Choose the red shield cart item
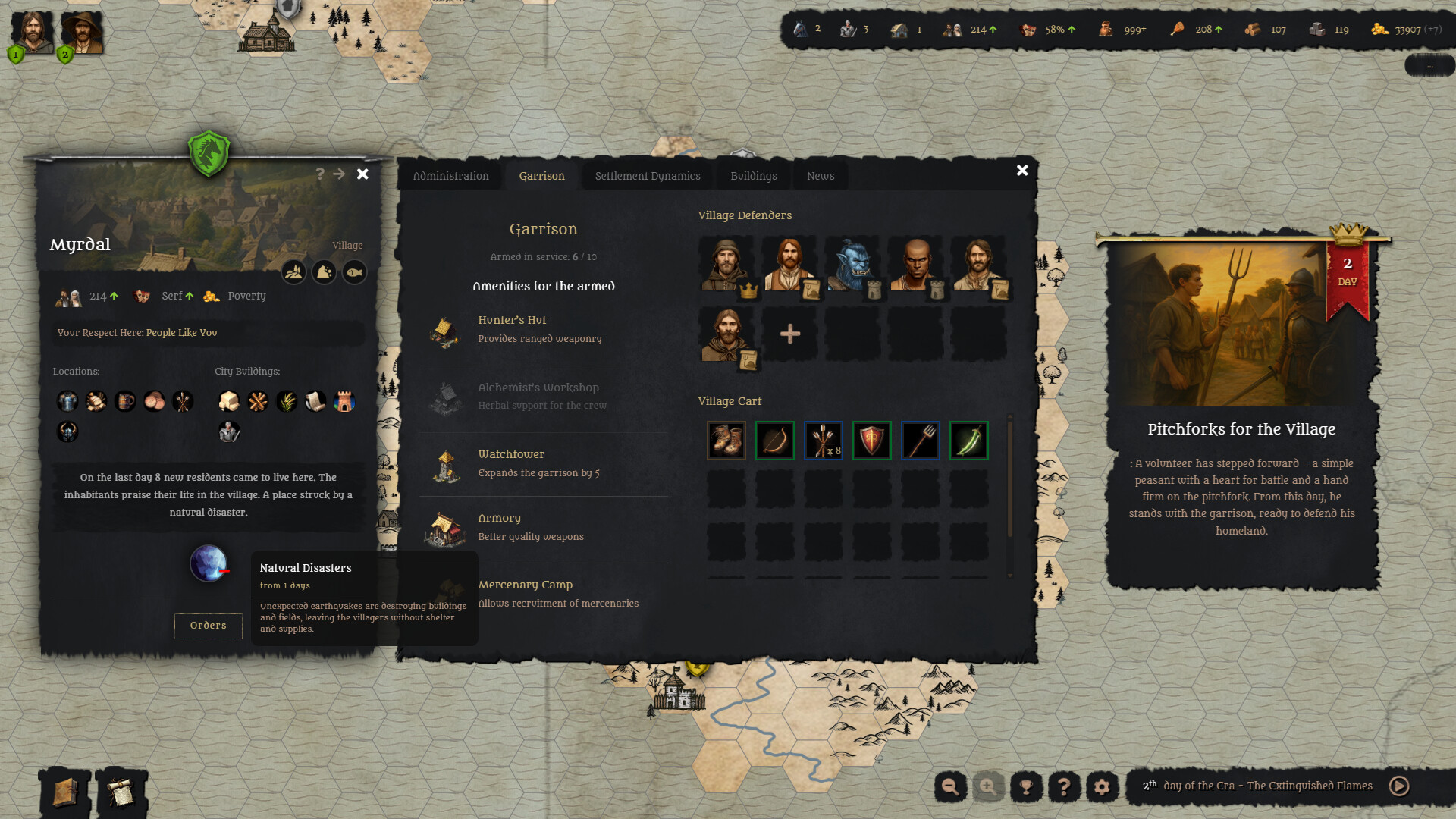Screen dimensions: 1456x819 click(871, 441)
